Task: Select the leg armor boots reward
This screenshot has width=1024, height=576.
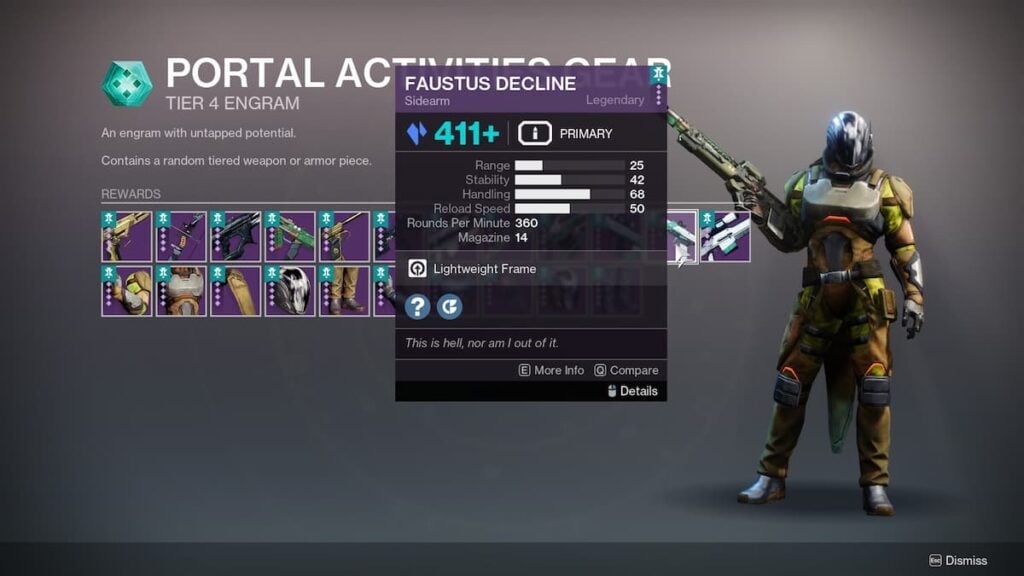Action: [344, 291]
